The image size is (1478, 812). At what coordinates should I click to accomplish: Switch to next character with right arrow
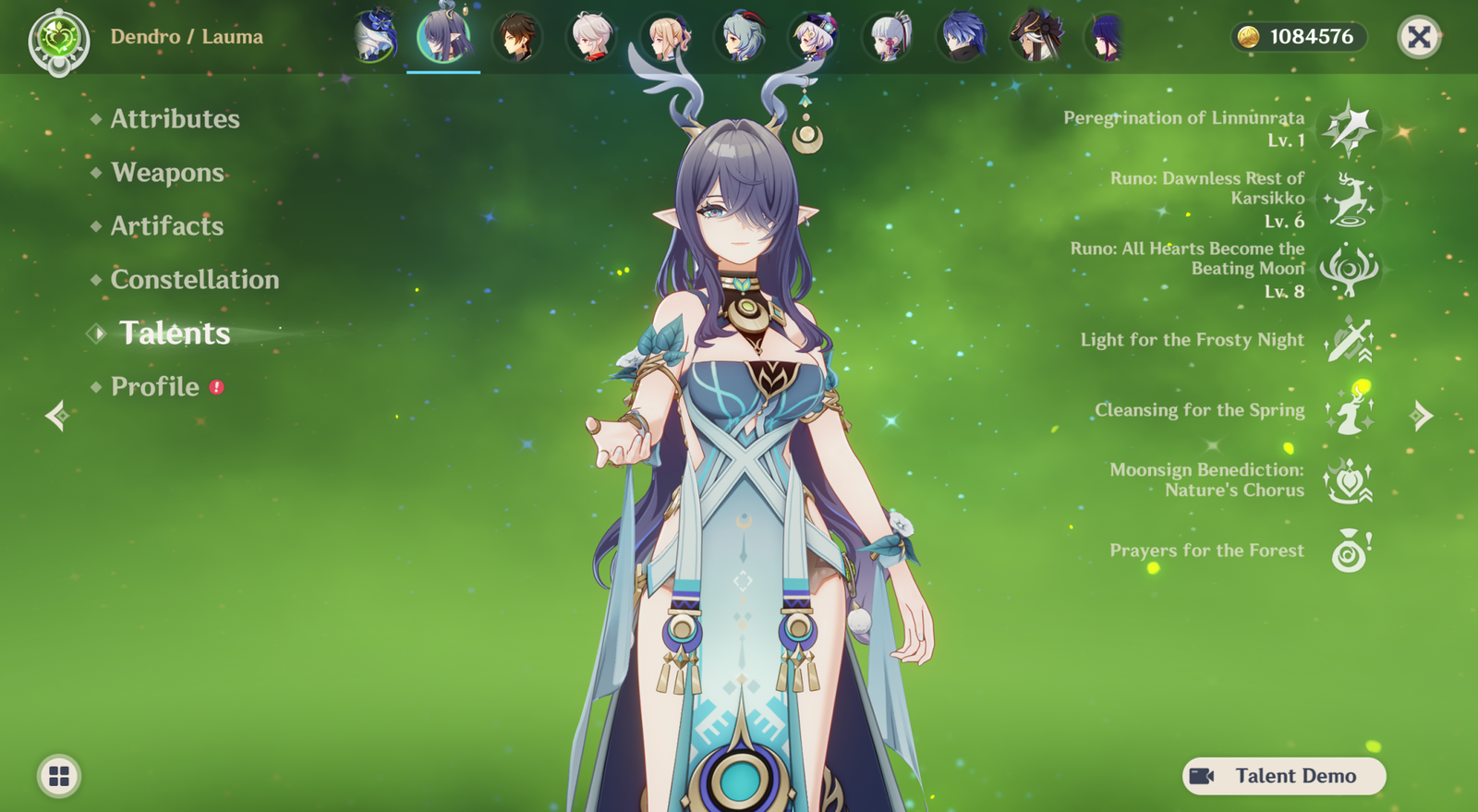point(1422,416)
